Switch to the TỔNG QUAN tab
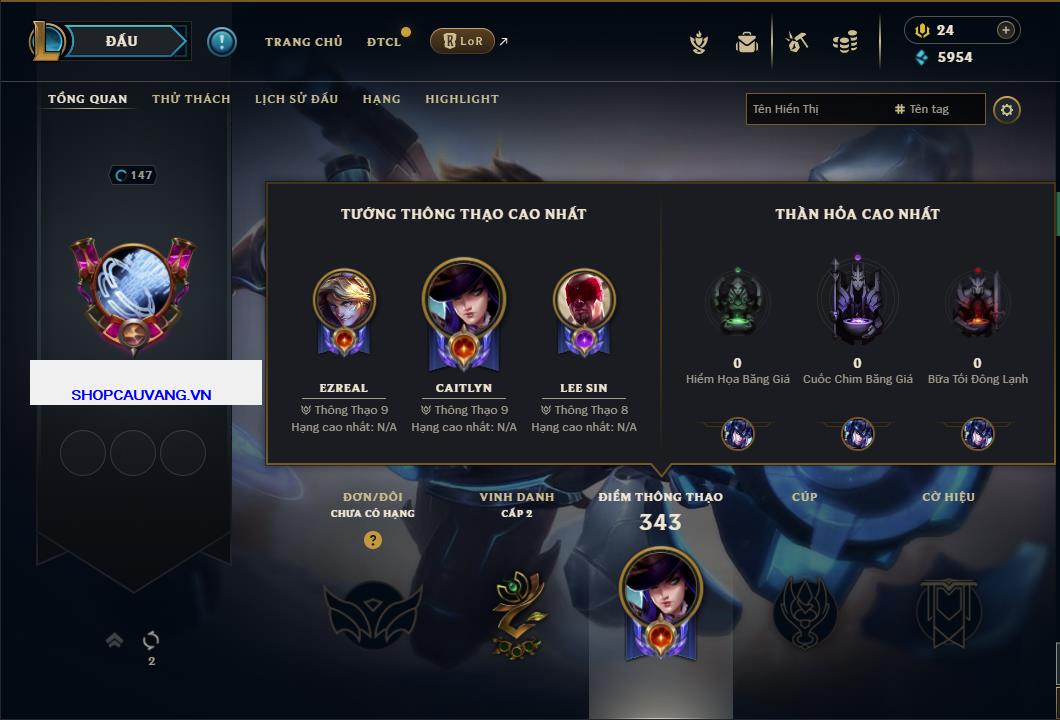The height and width of the screenshot is (720, 1060). point(88,99)
